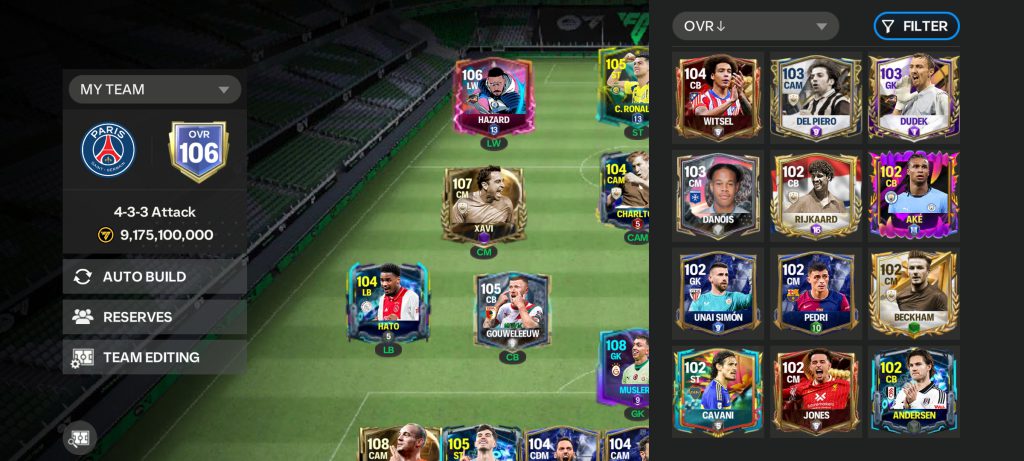
Task: Click the AUTO BUILD button
Action: click(x=155, y=277)
